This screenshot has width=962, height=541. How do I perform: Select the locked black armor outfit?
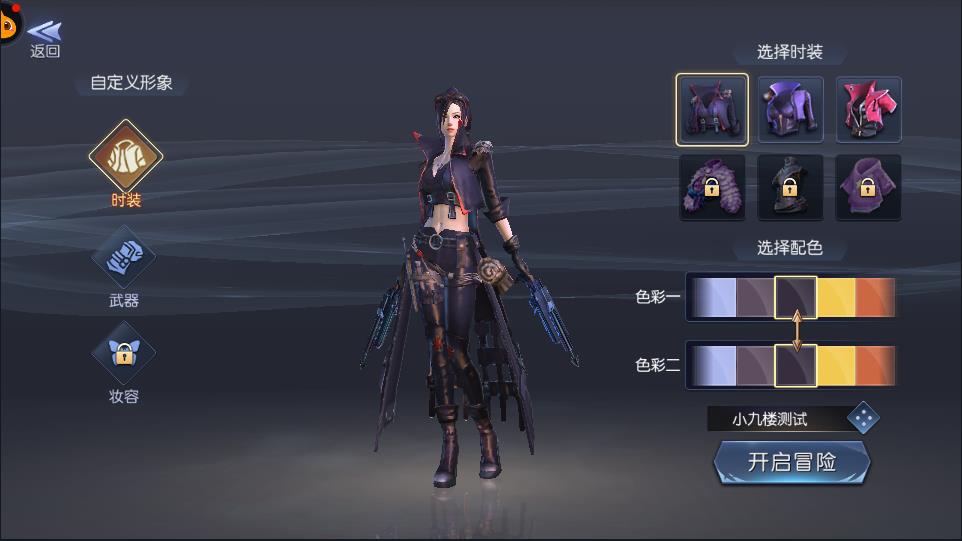pyautogui.click(x=790, y=187)
